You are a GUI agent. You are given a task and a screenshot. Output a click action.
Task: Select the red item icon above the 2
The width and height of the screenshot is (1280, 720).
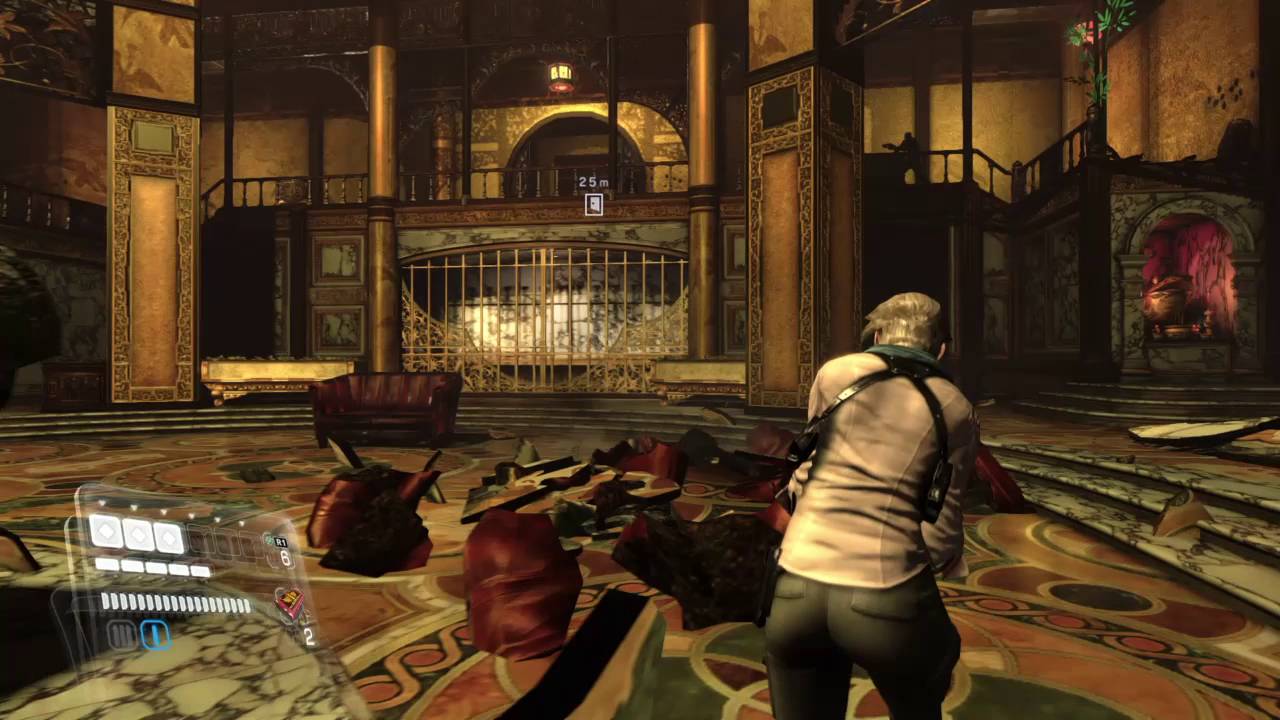[x=288, y=602]
